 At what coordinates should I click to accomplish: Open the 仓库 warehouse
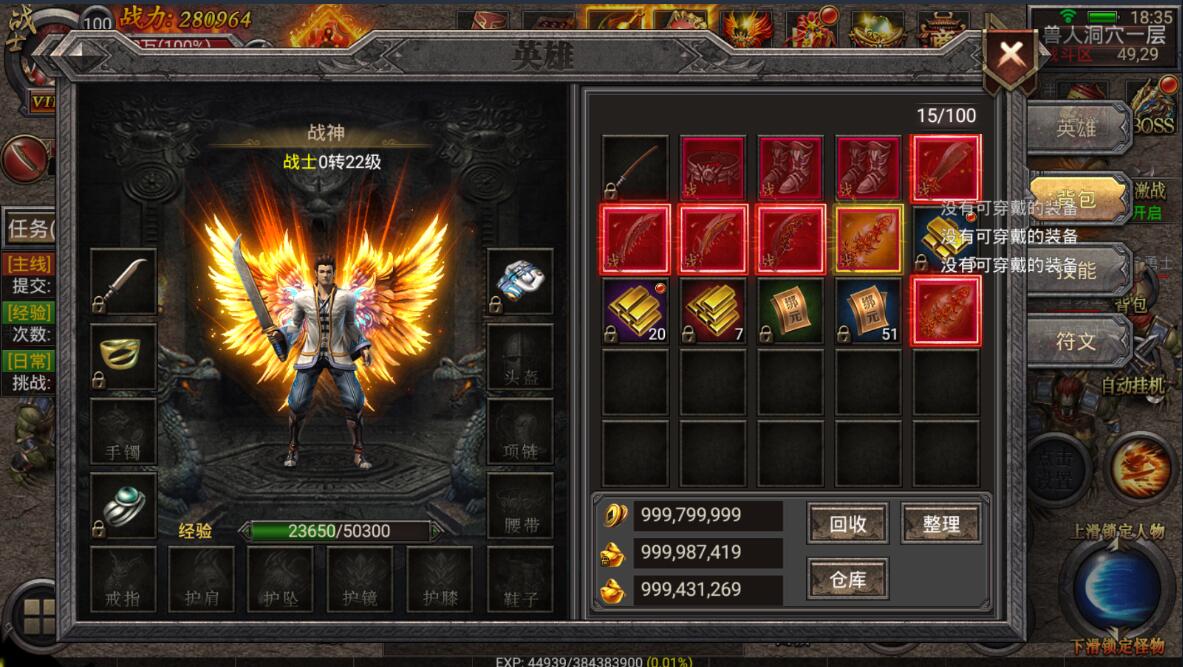[847, 579]
